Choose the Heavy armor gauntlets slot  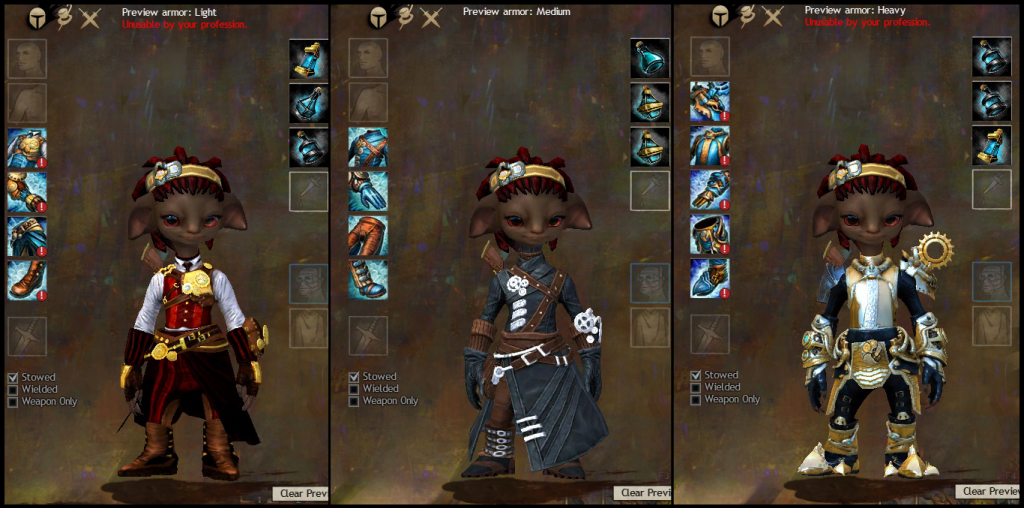click(709, 190)
